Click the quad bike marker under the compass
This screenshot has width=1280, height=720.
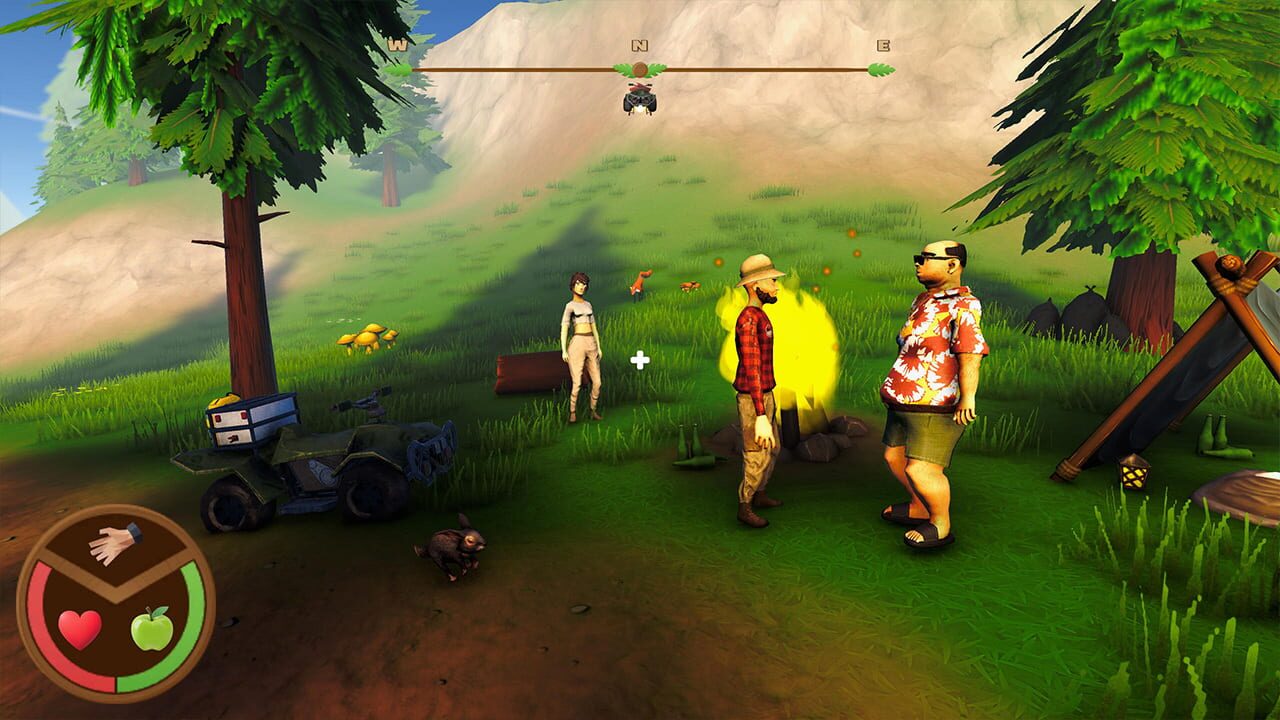pyautogui.click(x=640, y=100)
